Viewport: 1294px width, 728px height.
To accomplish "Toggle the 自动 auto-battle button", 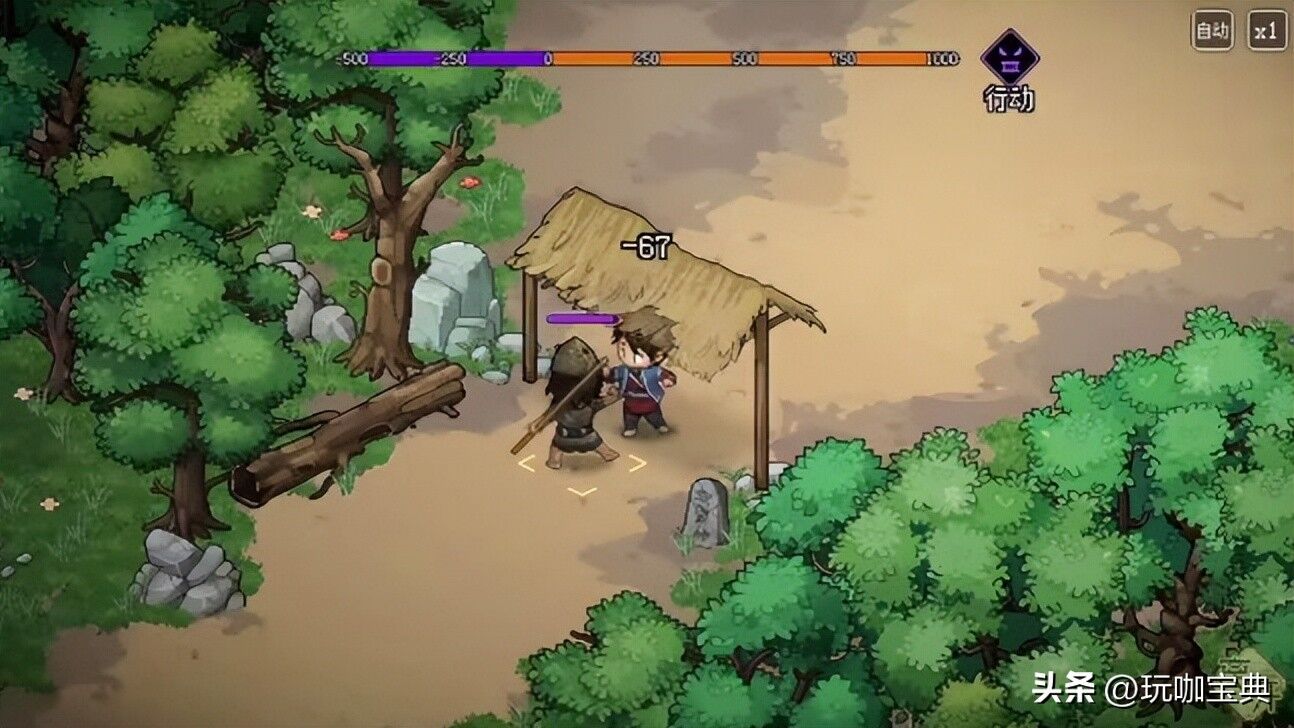I will [1212, 31].
